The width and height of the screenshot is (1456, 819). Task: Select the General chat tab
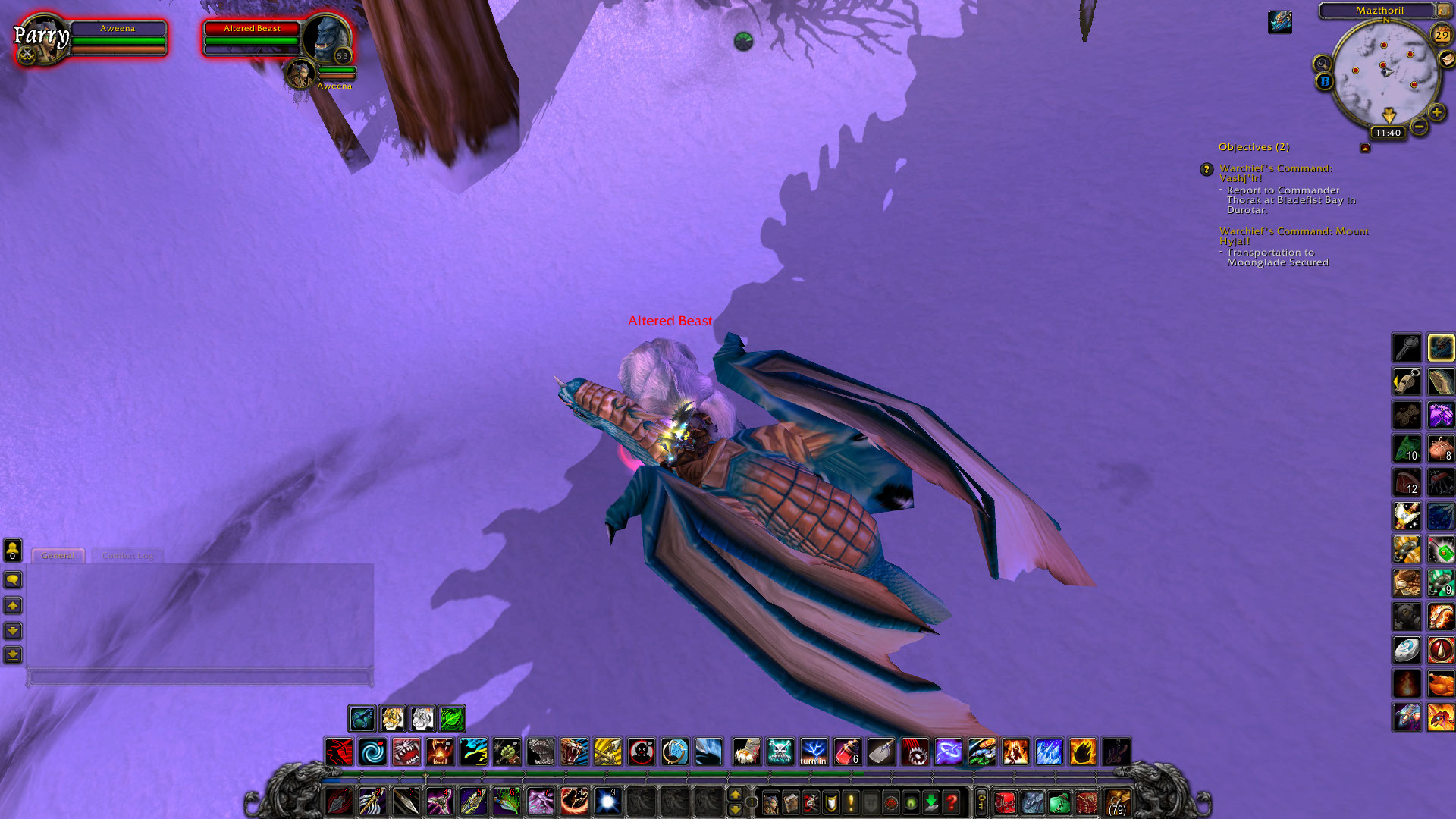58,556
